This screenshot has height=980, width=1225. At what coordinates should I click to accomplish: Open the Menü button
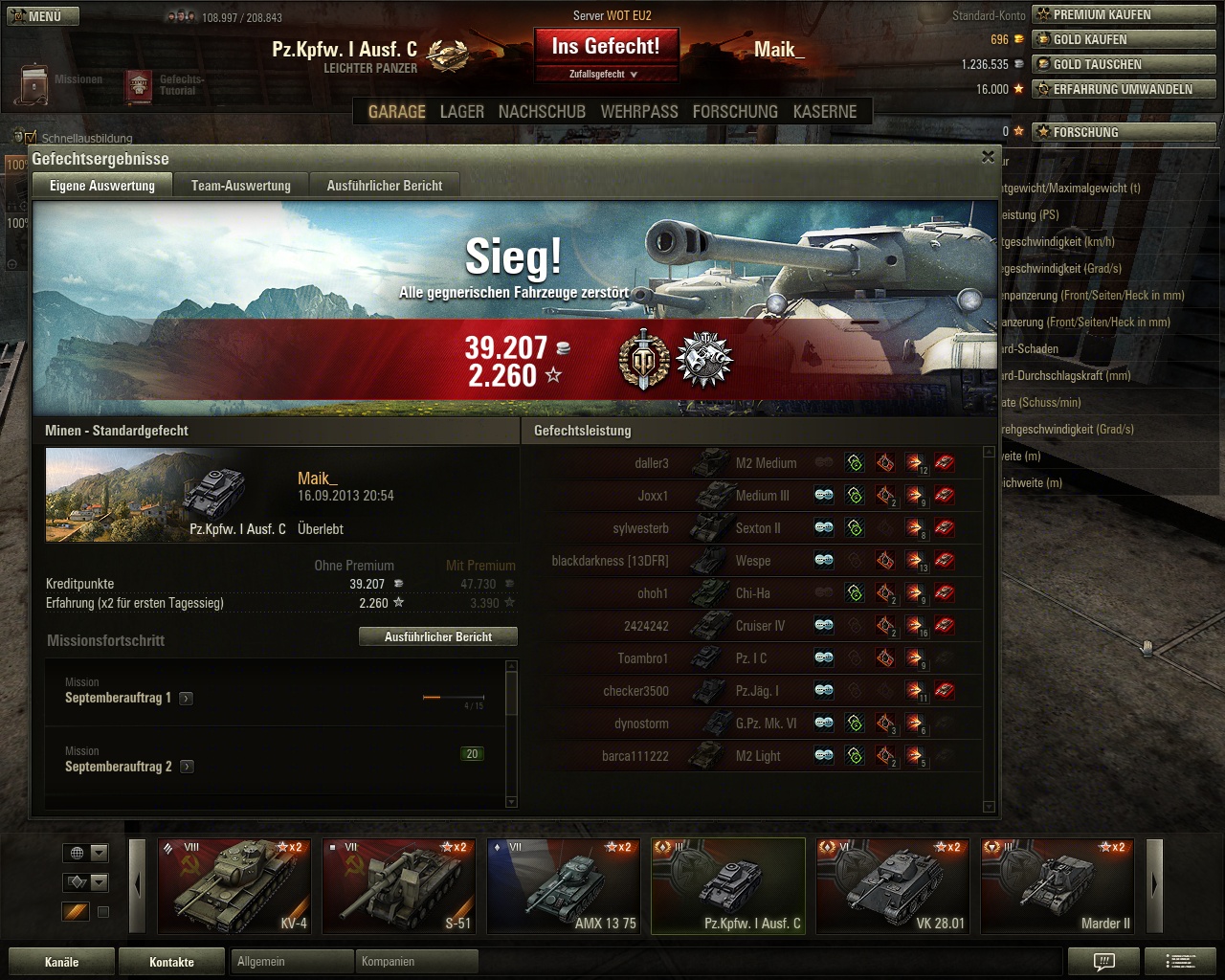pos(42,16)
